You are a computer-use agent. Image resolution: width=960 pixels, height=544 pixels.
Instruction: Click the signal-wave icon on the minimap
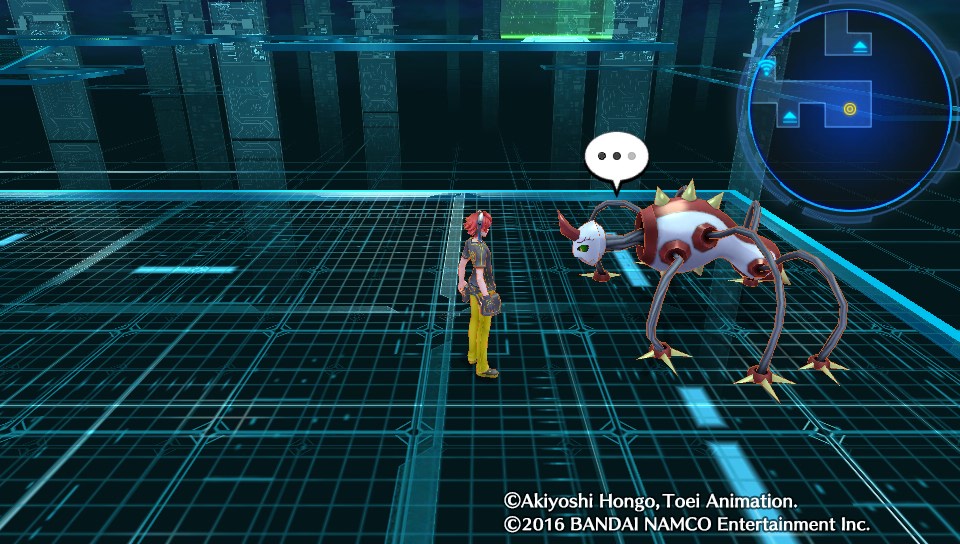click(x=768, y=70)
